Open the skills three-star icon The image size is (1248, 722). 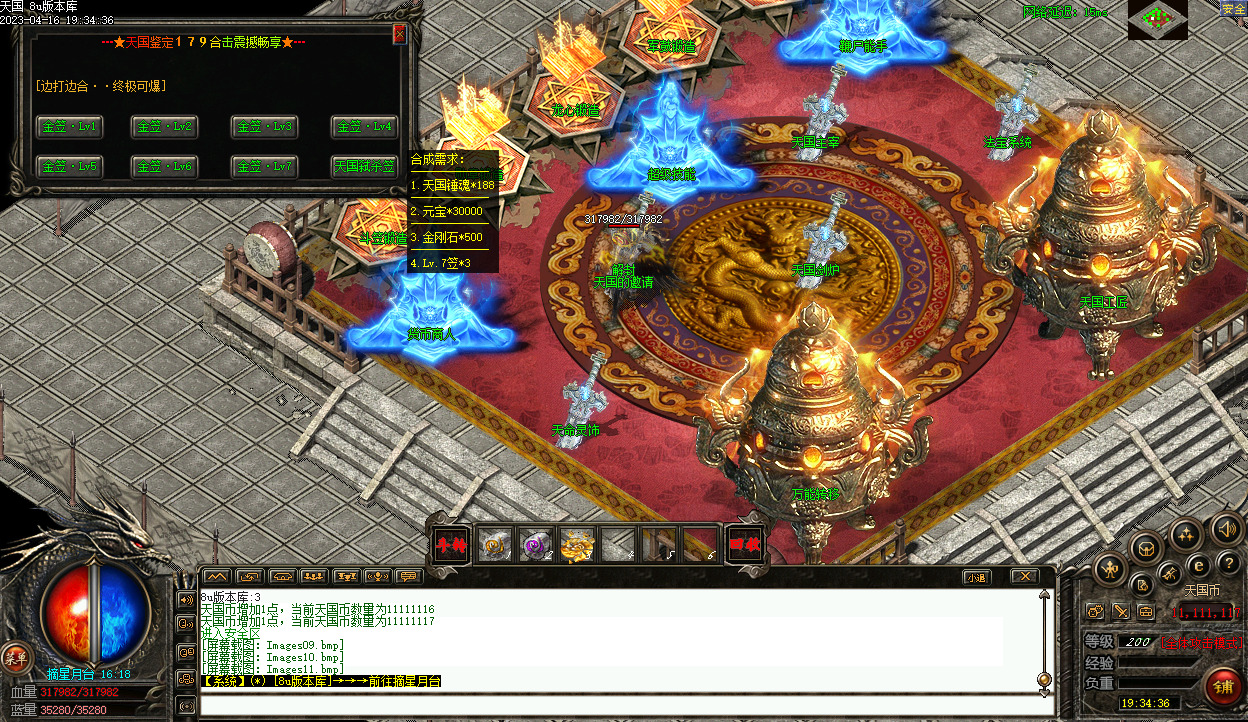point(1185,534)
